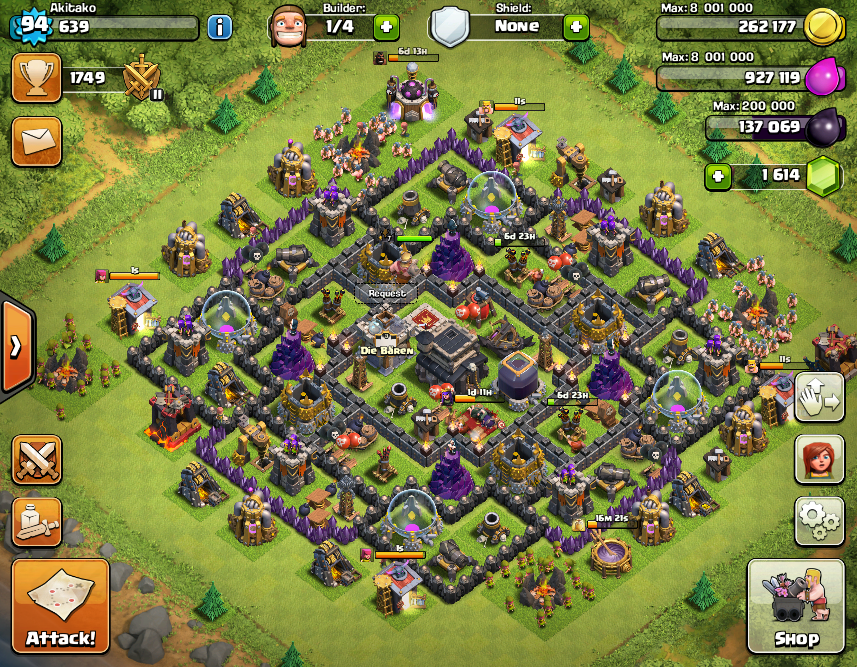Open the trophy leaderboard button
Viewport: 857px width, 667px height.
(x=36, y=78)
